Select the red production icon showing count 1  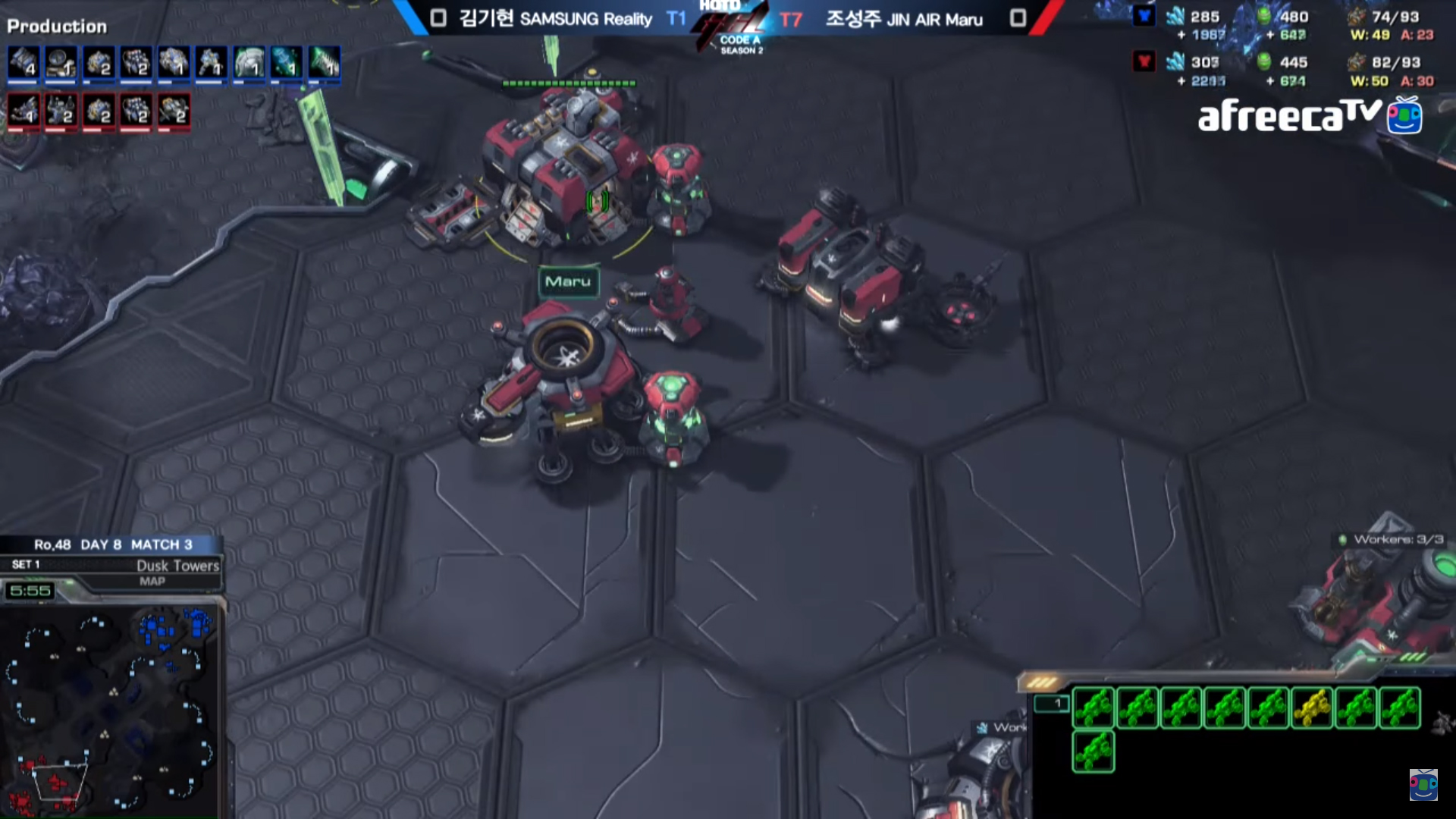[23, 111]
